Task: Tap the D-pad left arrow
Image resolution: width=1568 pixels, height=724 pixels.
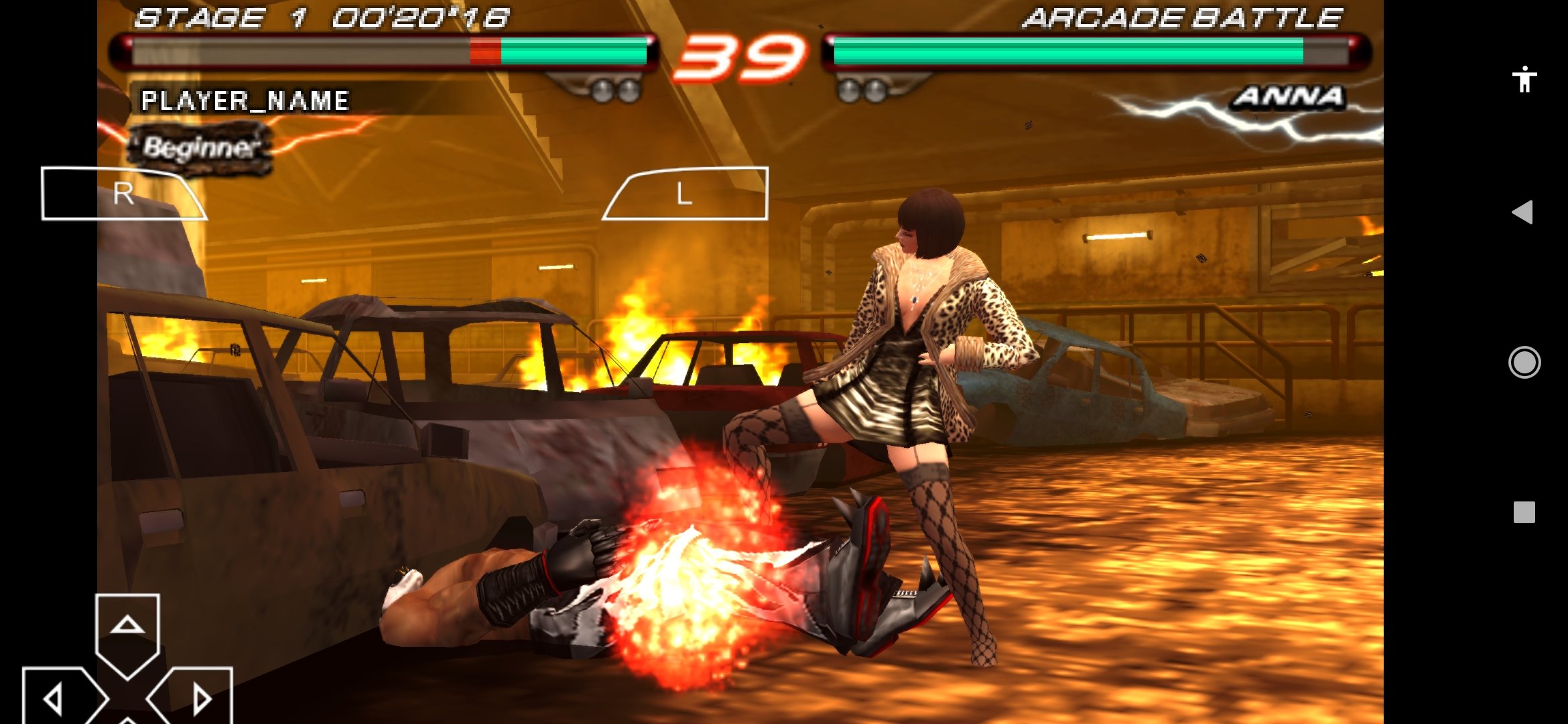Action: pyautogui.click(x=57, y=699)
